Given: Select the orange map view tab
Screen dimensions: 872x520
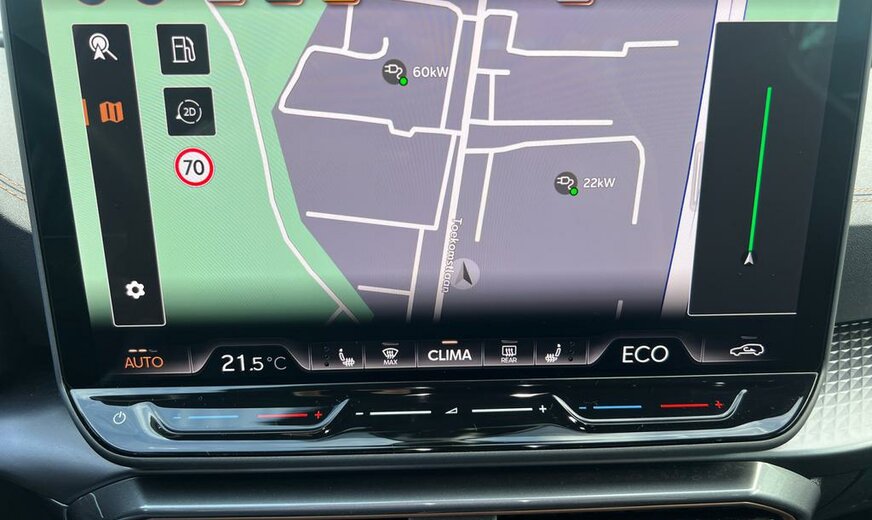Looking at the screenshot, I should (x=110, y=112).
